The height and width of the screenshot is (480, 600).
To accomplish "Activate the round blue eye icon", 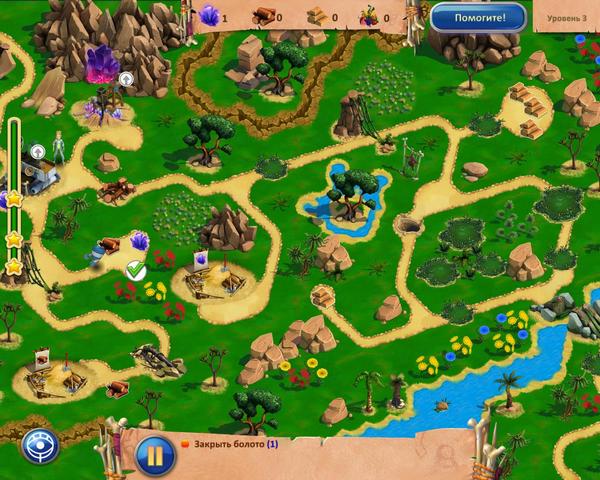I will point(40,445).
